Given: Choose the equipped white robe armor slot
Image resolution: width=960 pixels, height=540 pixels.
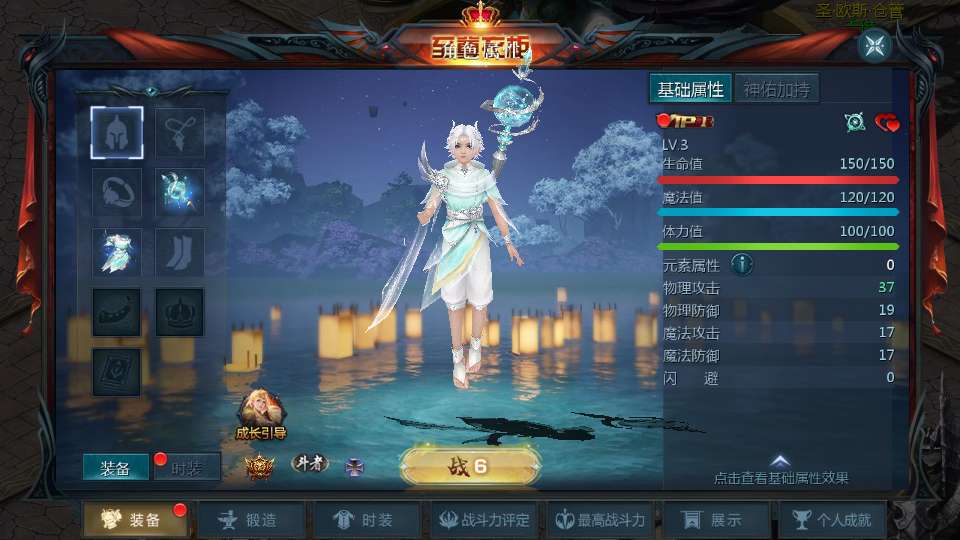Looking at the screenshot, I should (x=118, y=252).
